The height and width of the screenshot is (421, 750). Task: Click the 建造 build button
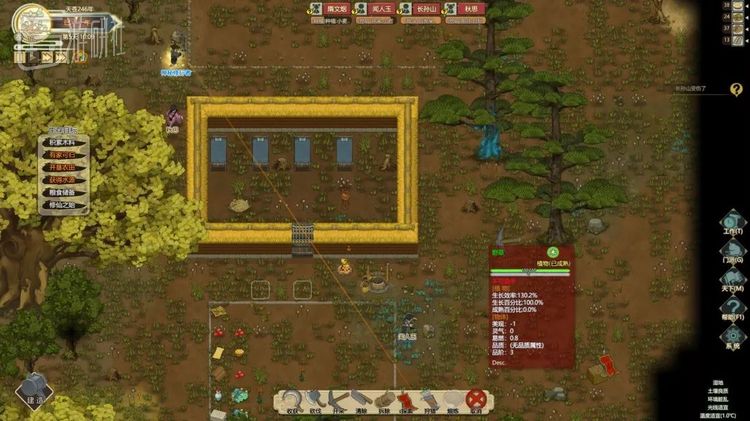click(x=33, y=387)
